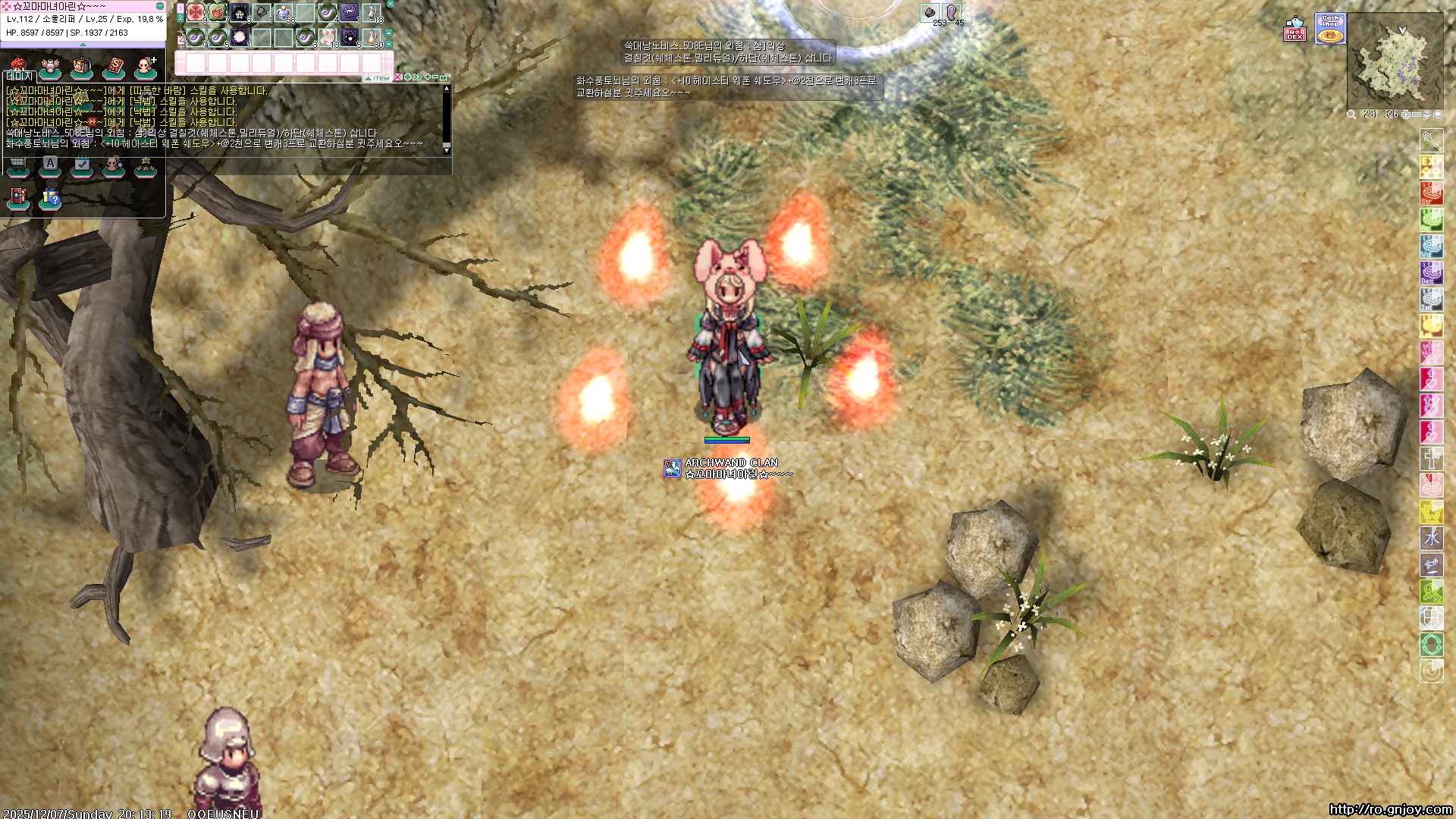Click the minimap
1456x819 pixels.
coord(1395,61)
